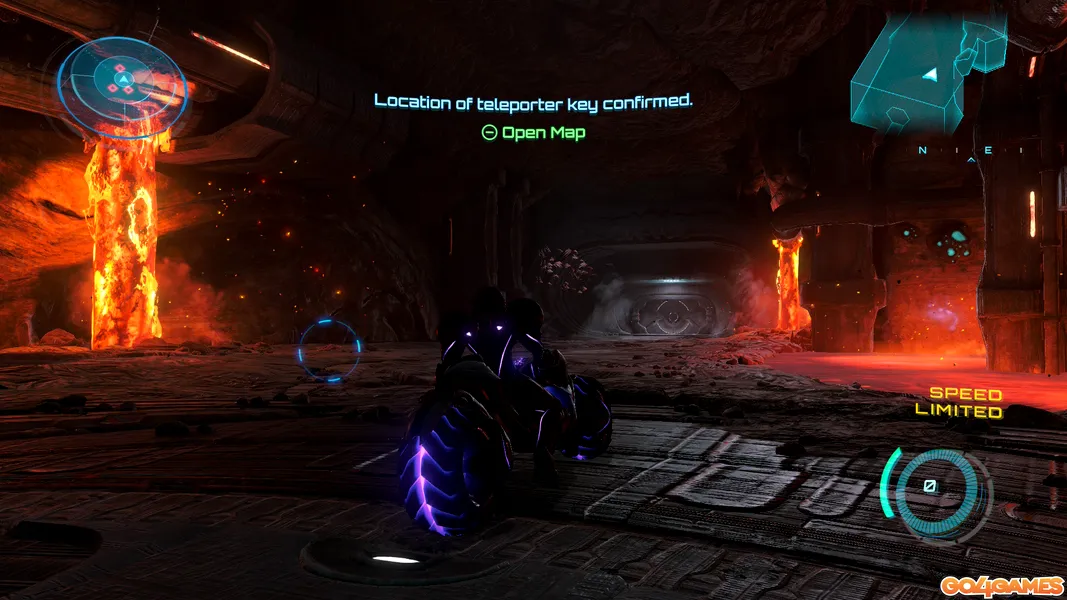Viewport: 1067px width, 600px height.
Task: Click the circular enemy radar
Action: 121,80
